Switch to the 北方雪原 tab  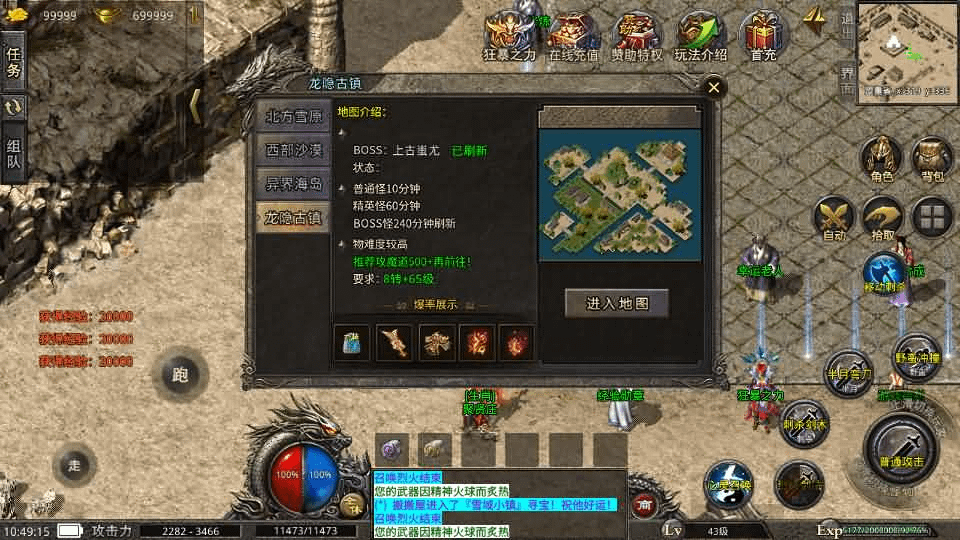point(293,116)
